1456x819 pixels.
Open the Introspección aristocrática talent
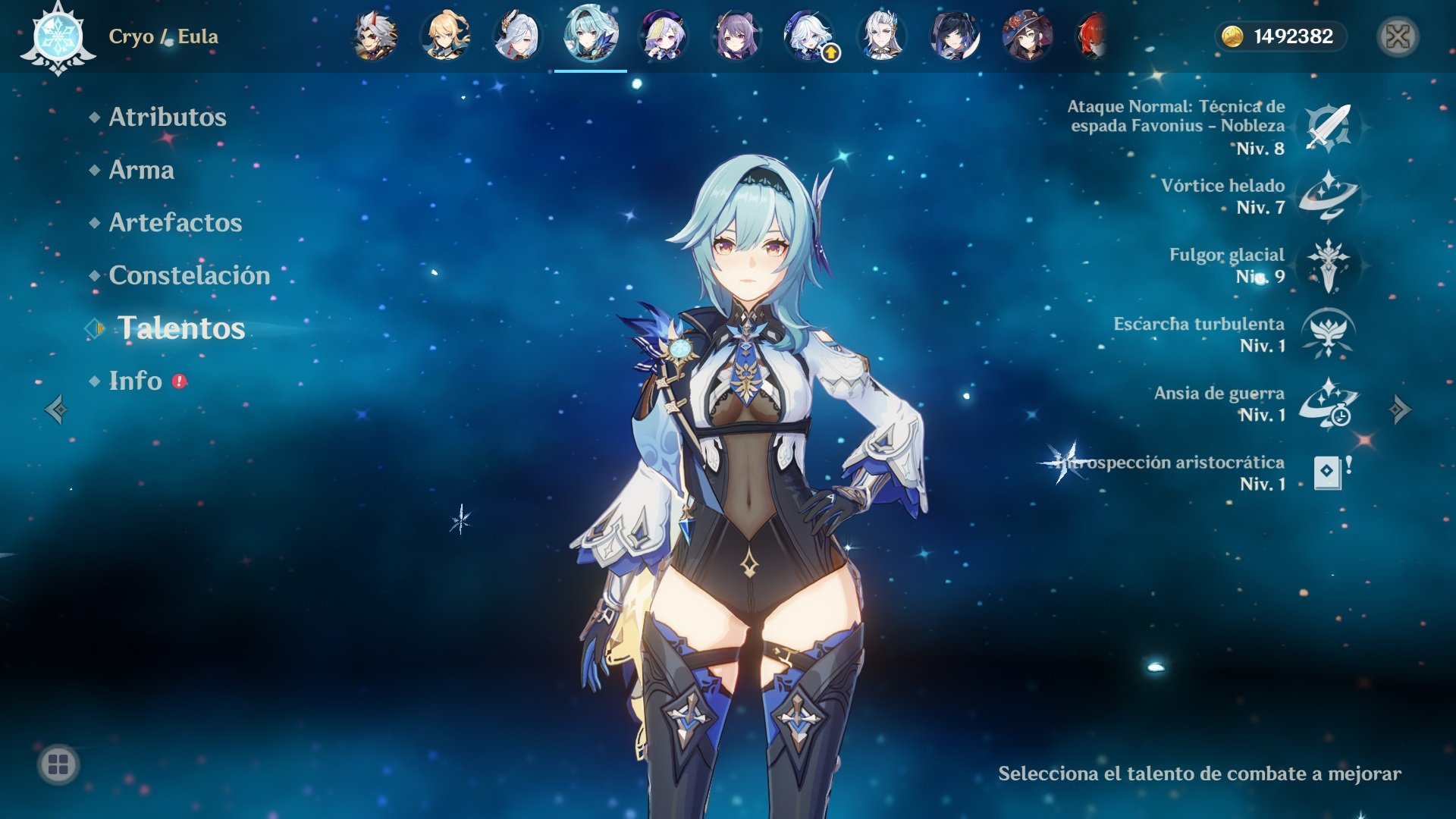pyautogui.click(x=1328, y=472)
